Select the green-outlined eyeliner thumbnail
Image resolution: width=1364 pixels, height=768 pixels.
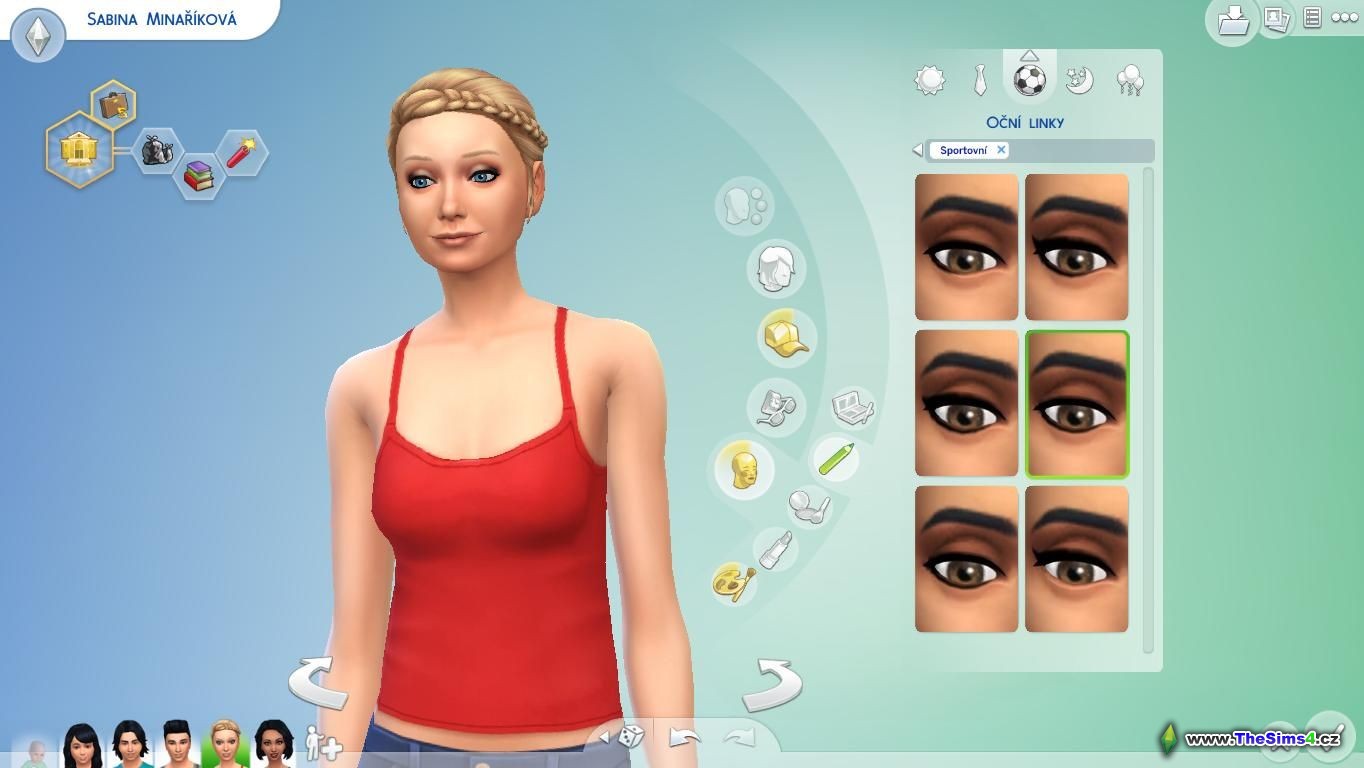pos(1077,404)
